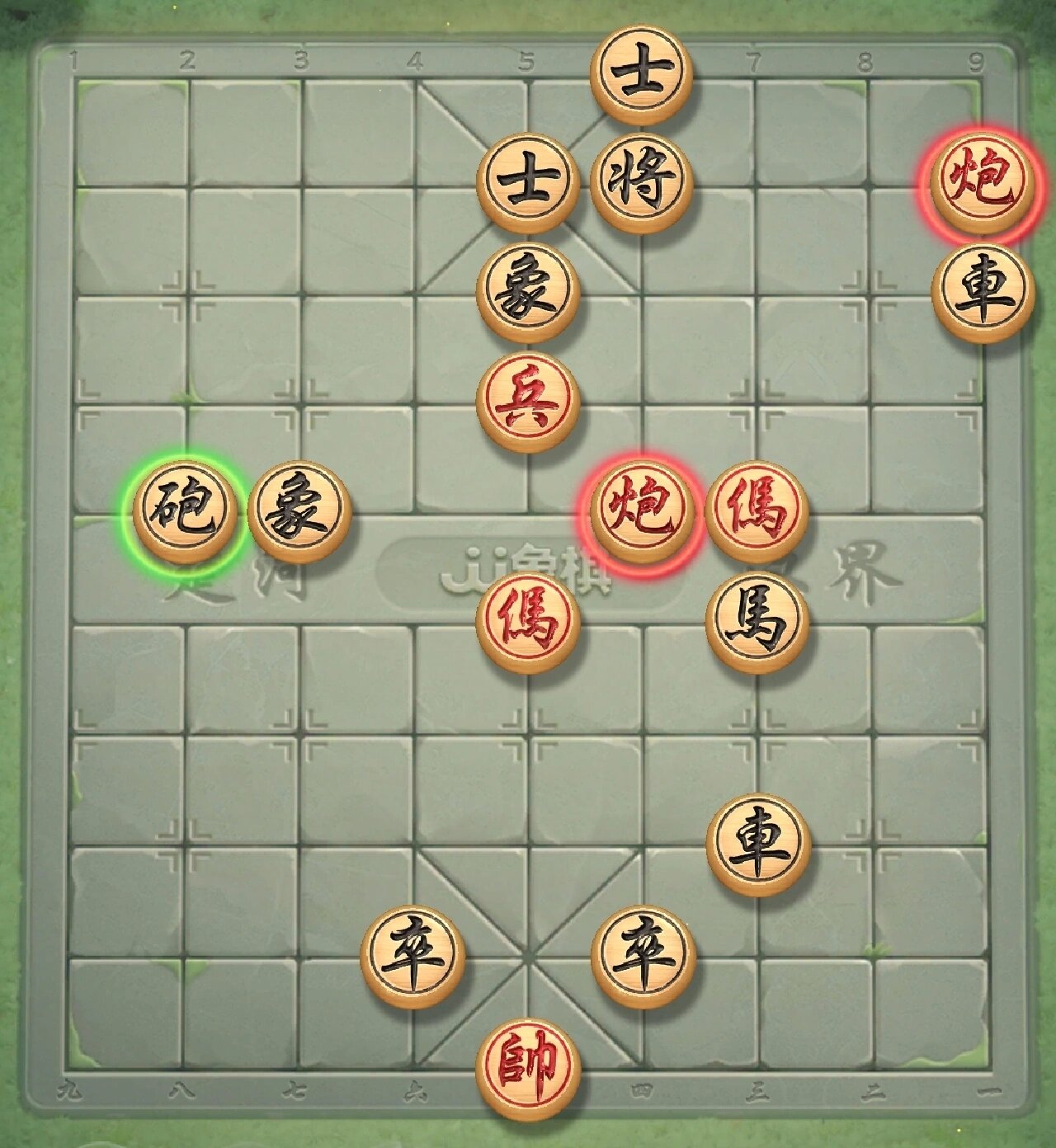Click the left black soldier 卒
This screenshot has height=1148, width=1056.
pyautogui.click(x=417, y=953)
